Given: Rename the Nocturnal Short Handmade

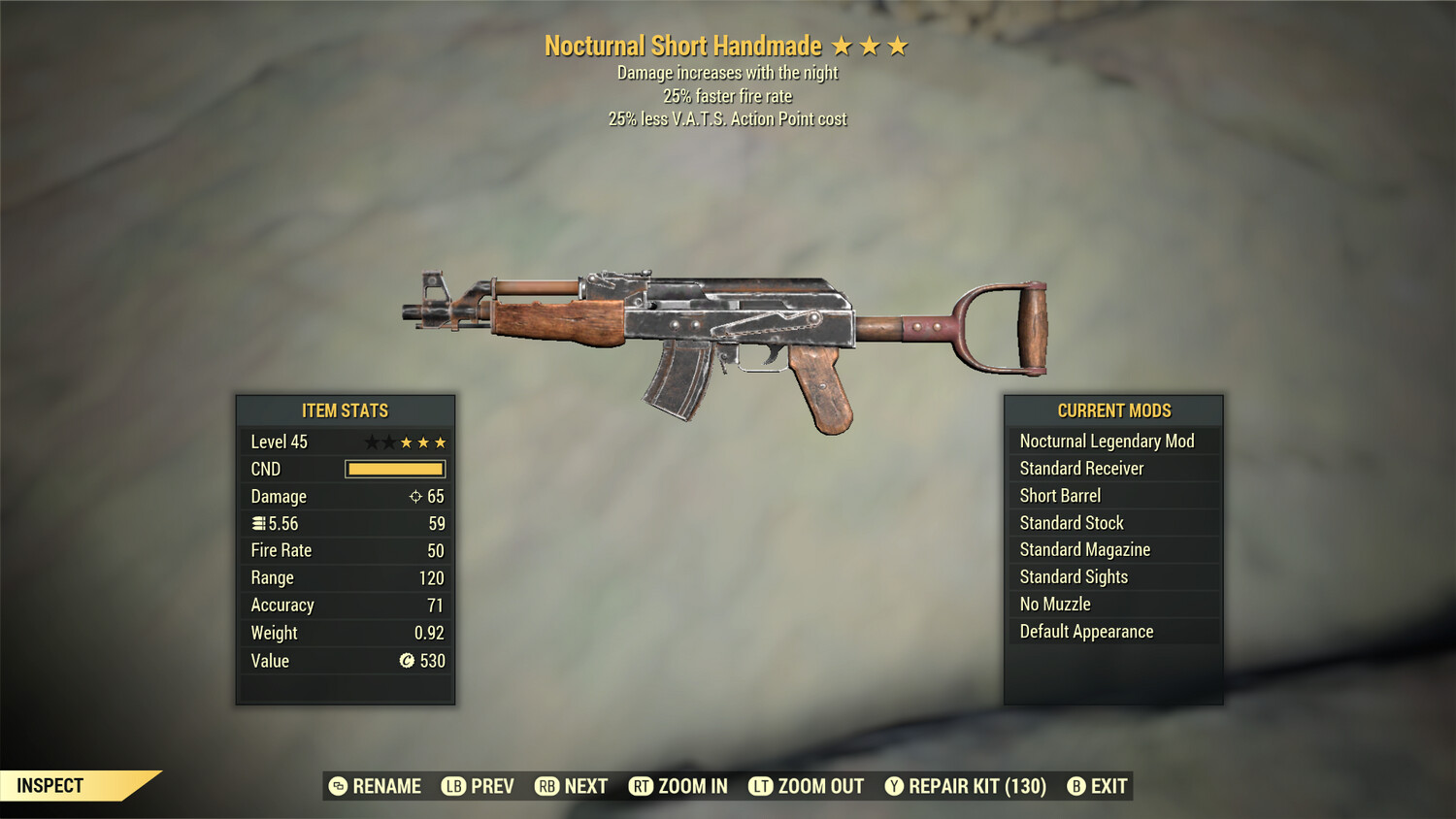Looking at the screenshot, I should [x=375, y=786].
